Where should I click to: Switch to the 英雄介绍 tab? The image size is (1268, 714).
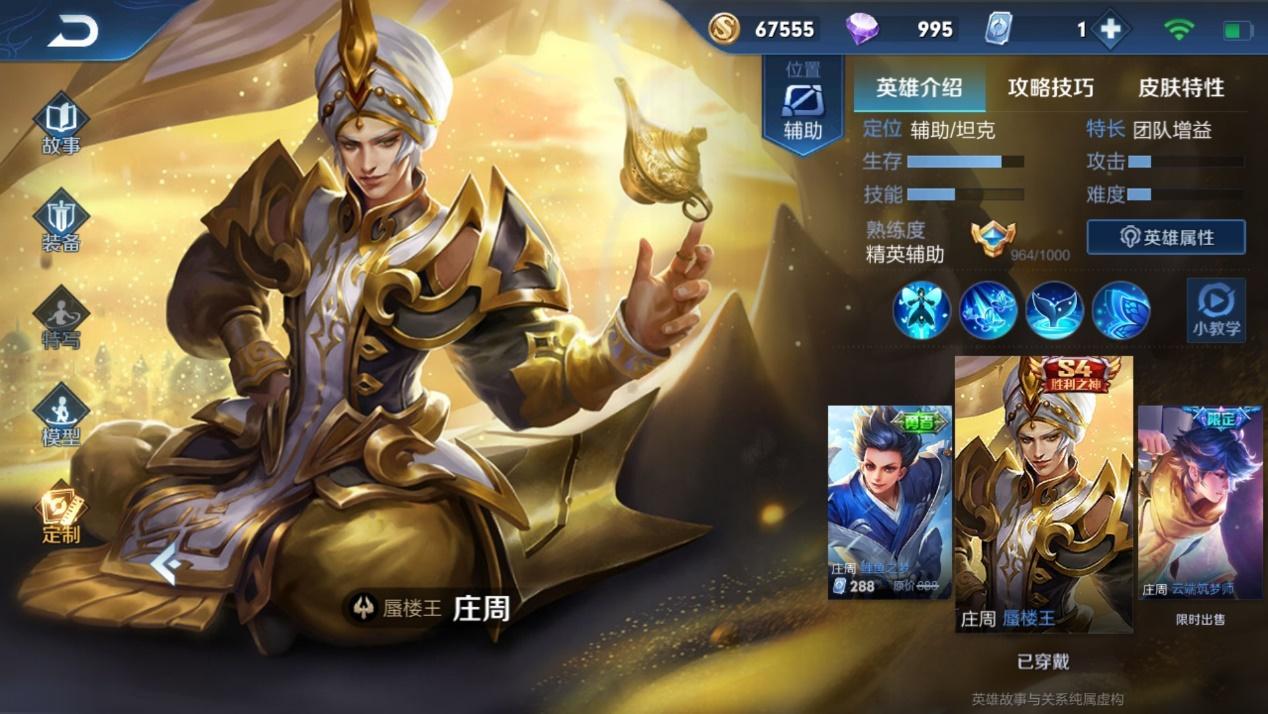(x=919, y=88)
